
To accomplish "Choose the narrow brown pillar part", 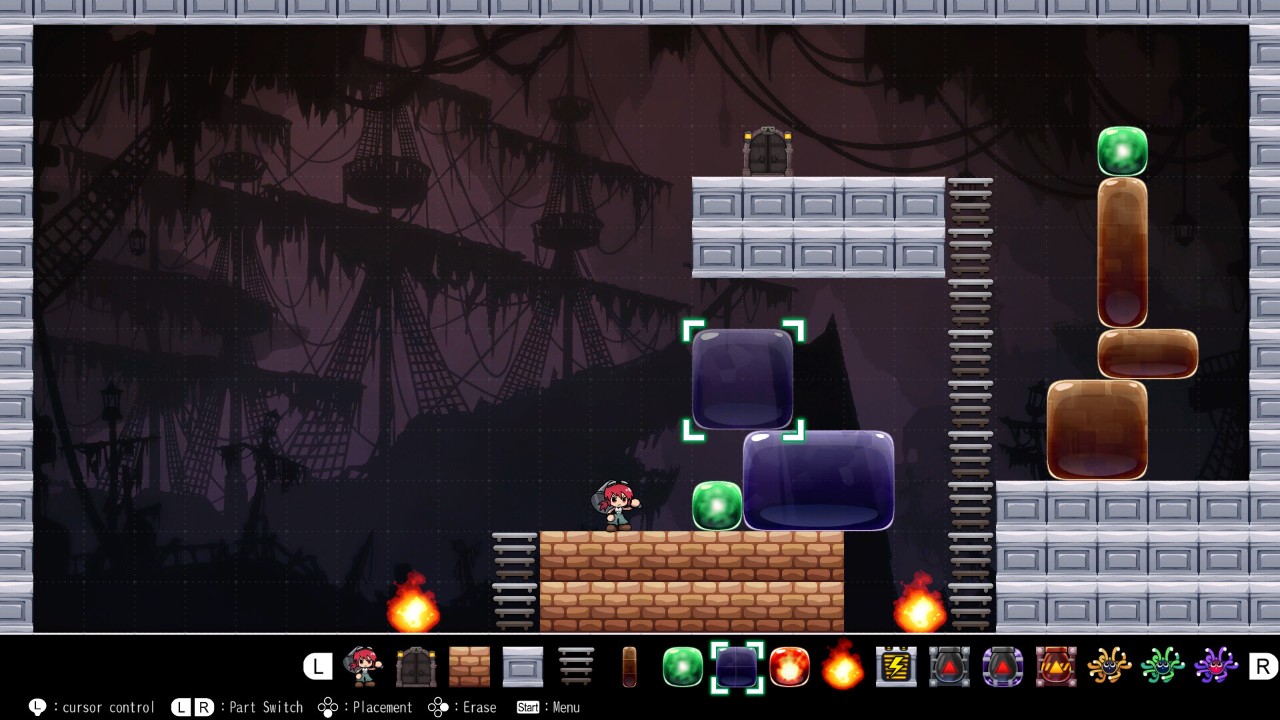I will tap(629, 666).
